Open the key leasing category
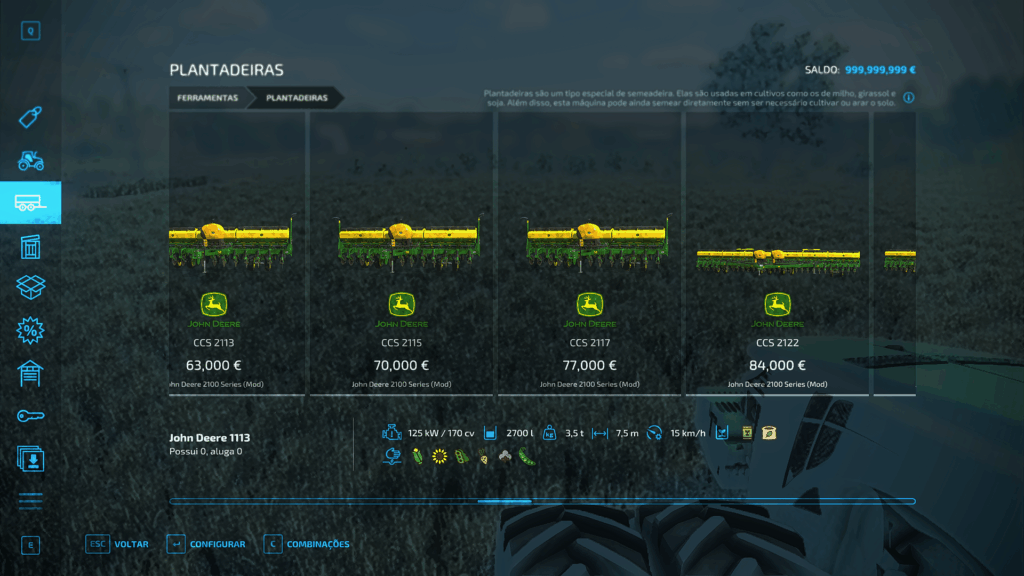Screen dimensions: 1024x576 tap(31, 415)
